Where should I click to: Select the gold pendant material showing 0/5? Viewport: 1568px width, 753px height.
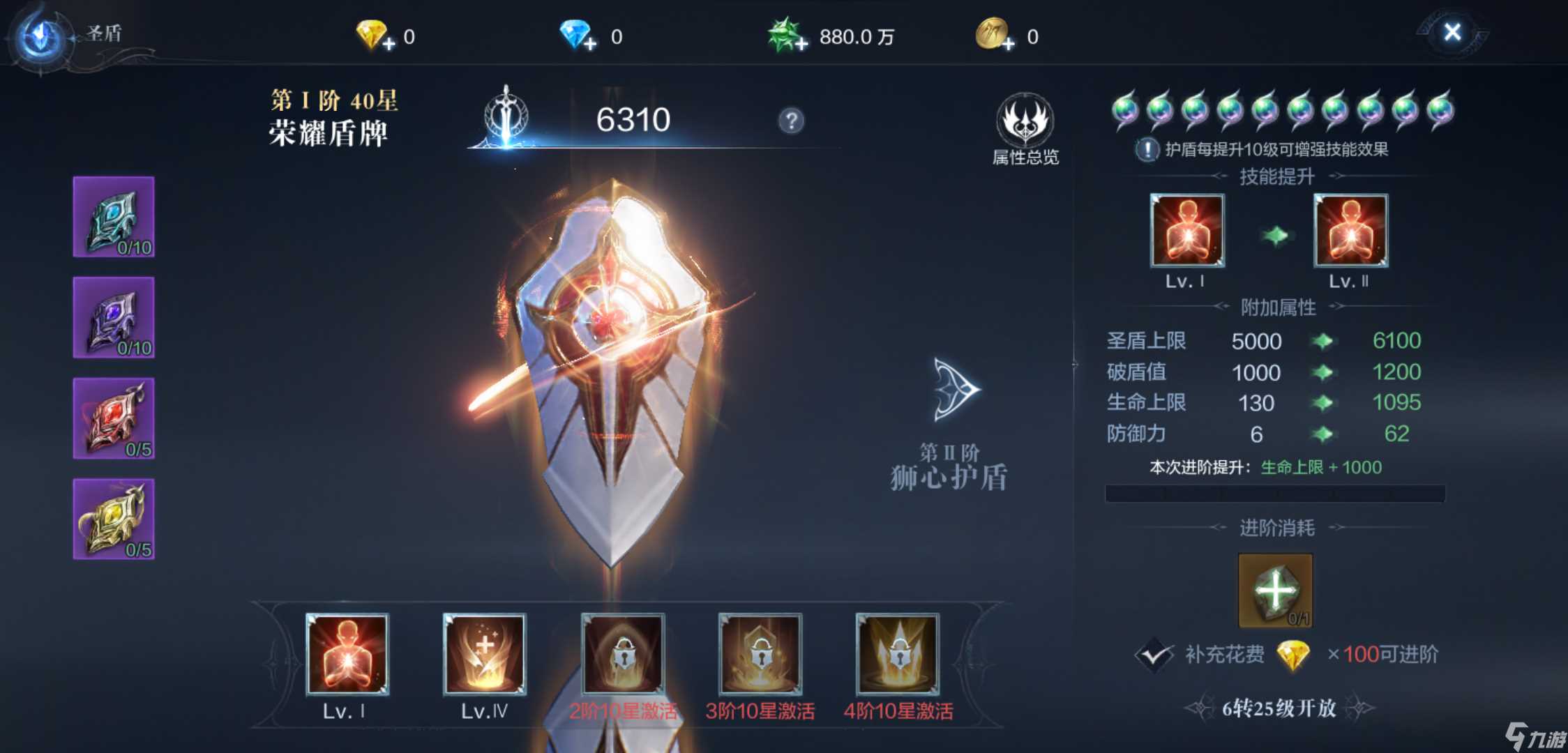coord(114,516)
